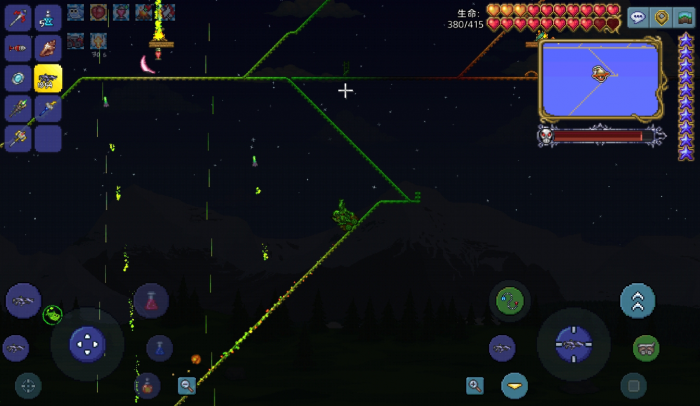This screenshot has width=700, height=406.
Task: Select the highlighted yellow gun slot
Action: [x=48, y=78]
